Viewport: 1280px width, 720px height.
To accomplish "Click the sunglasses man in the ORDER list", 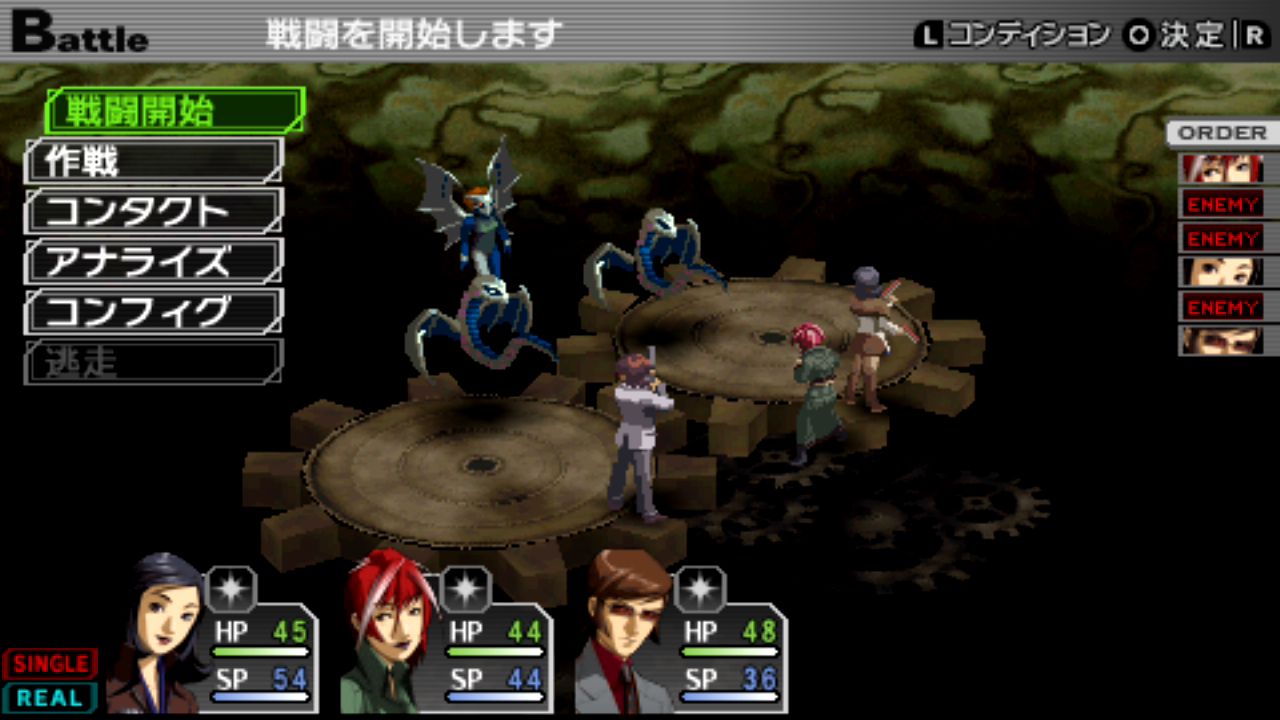I will click(1222, 341).
